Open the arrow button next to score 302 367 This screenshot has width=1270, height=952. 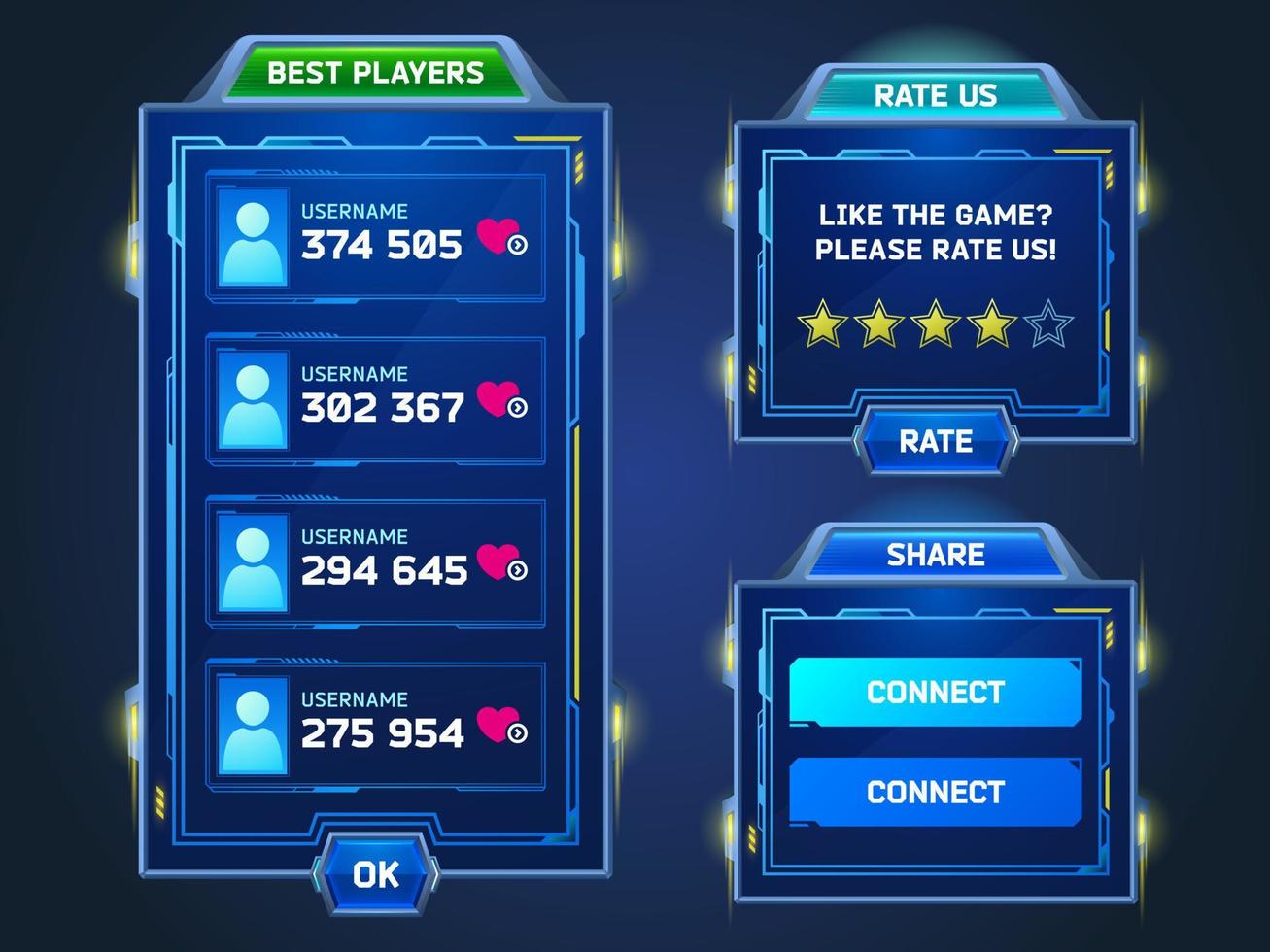516,406
